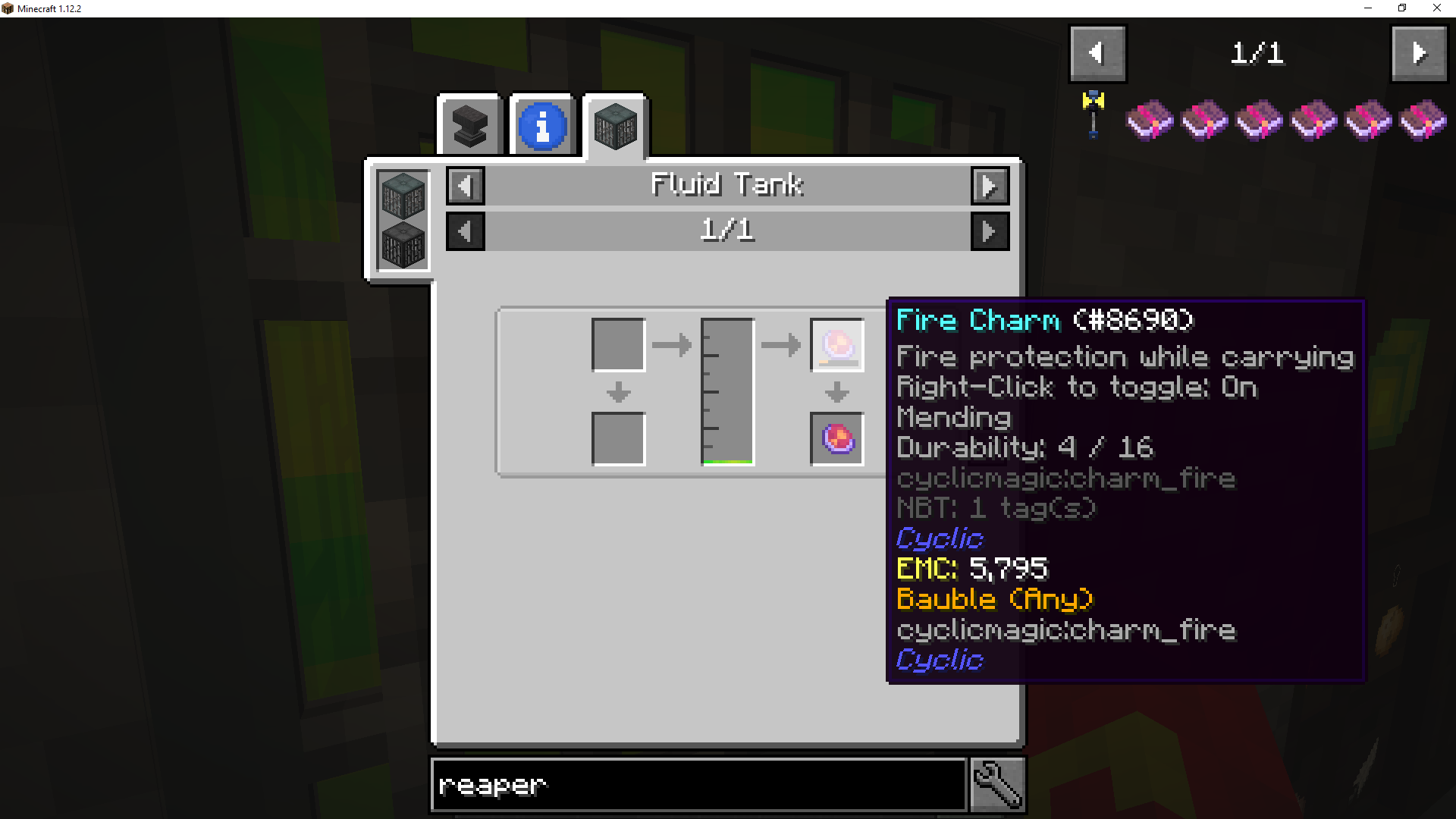Click the 1/1 page label
This screenshot has height=819, width=1456.
coord(726,231)
